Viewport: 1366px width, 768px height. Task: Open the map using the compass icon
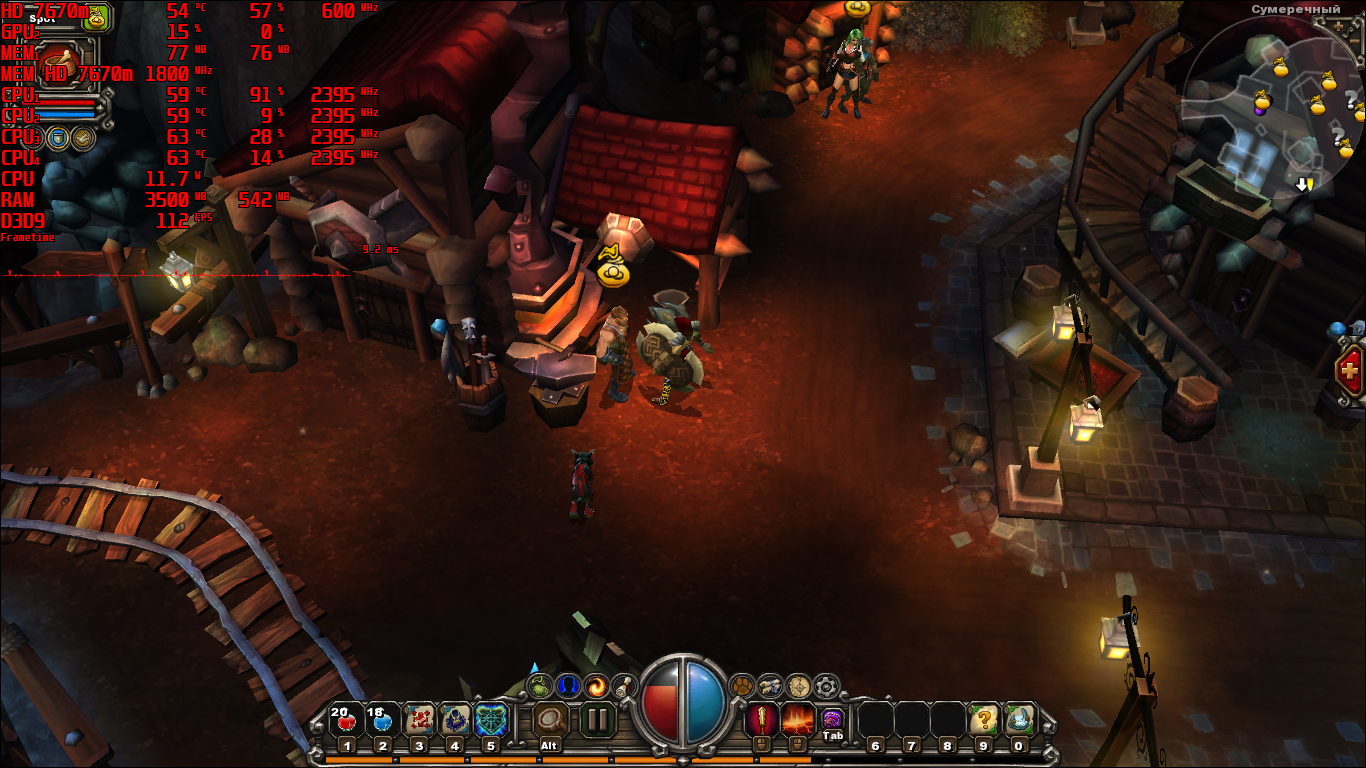click(x=798, y=686)
